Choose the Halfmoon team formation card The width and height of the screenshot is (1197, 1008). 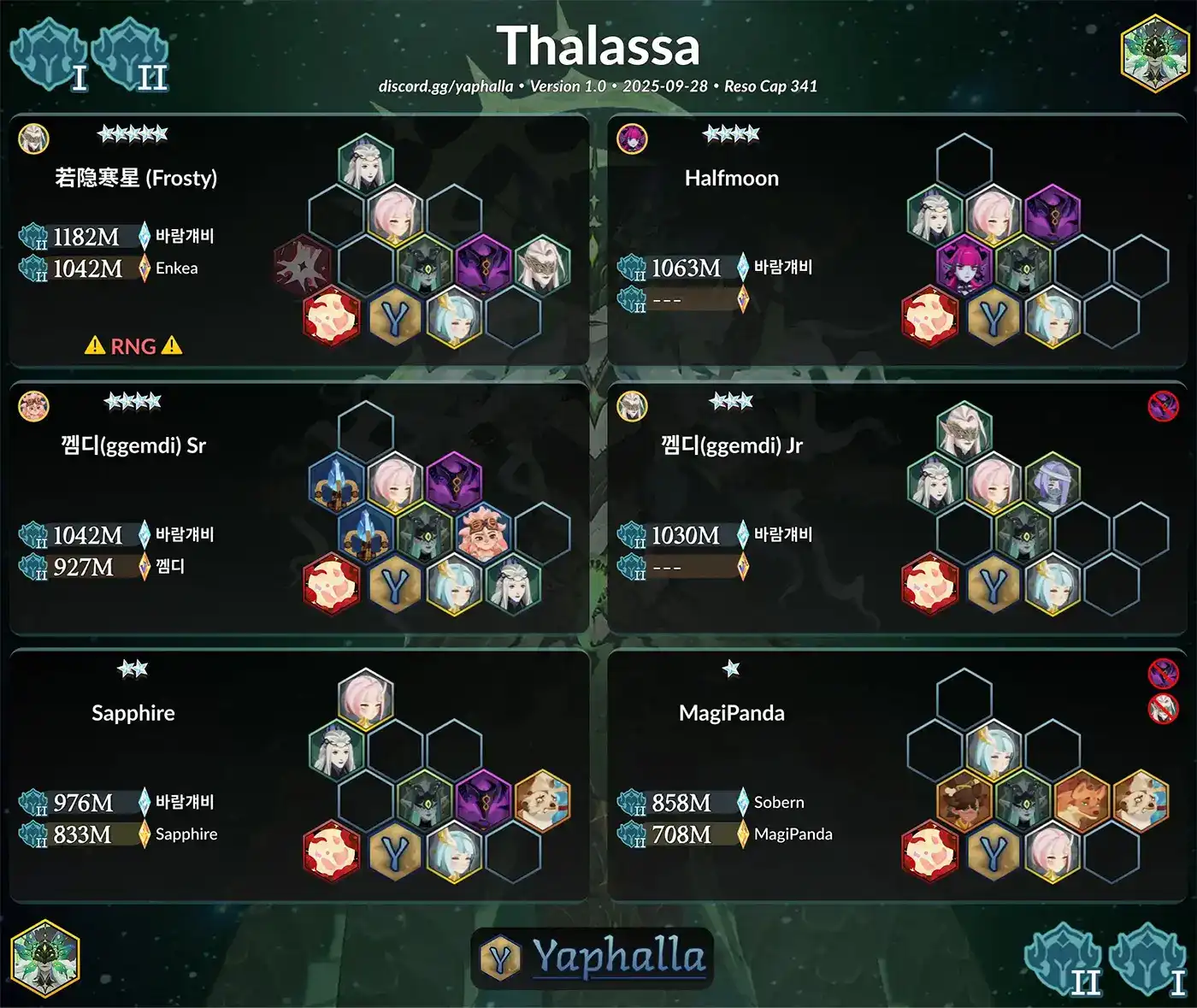(x=897, y=240)
